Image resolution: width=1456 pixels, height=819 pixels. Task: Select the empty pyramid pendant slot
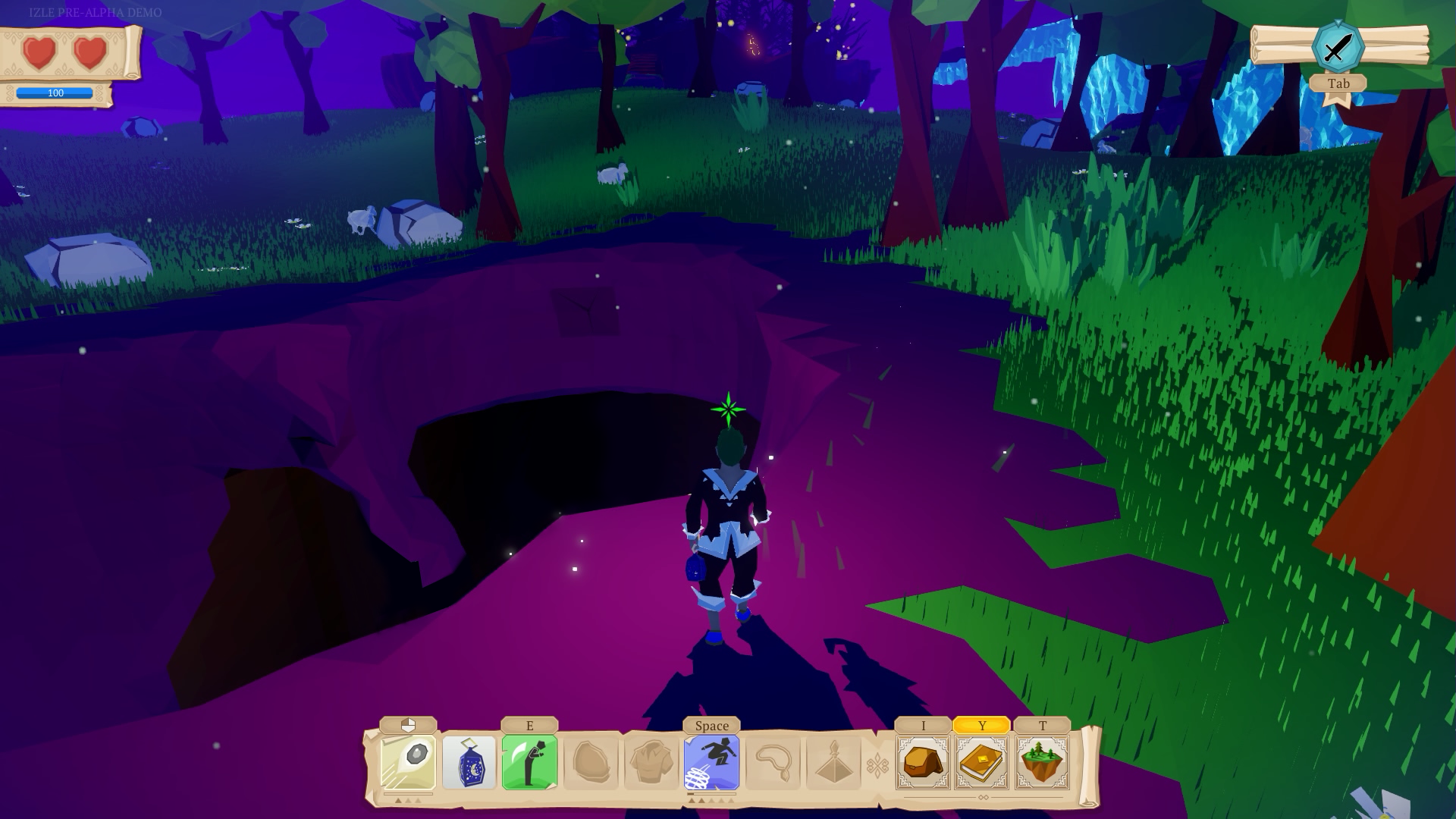point(833,762)
